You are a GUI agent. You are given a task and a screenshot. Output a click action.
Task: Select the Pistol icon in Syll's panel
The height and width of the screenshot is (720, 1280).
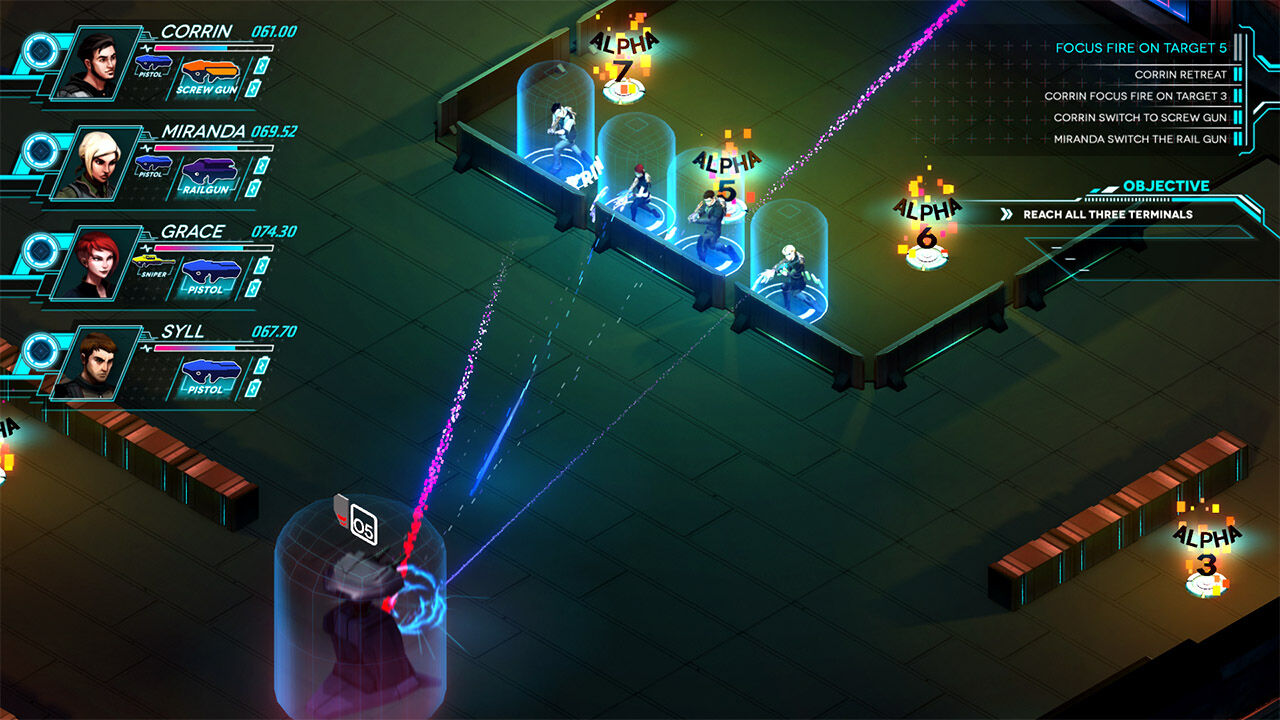click(207, 375)
